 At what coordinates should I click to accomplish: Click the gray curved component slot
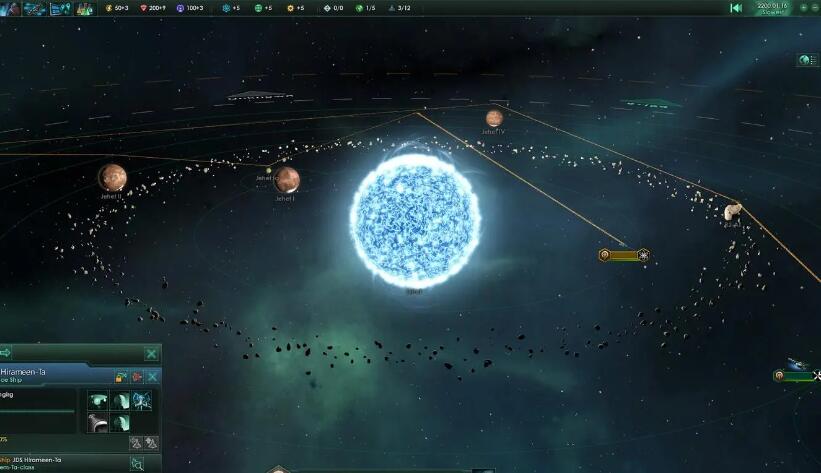98,423
